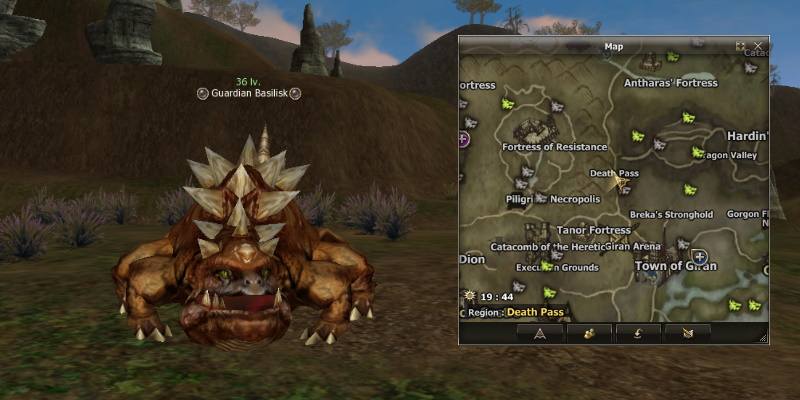
Task: Select the blue cross marker near Giran
Action: (x=700, y=256)
